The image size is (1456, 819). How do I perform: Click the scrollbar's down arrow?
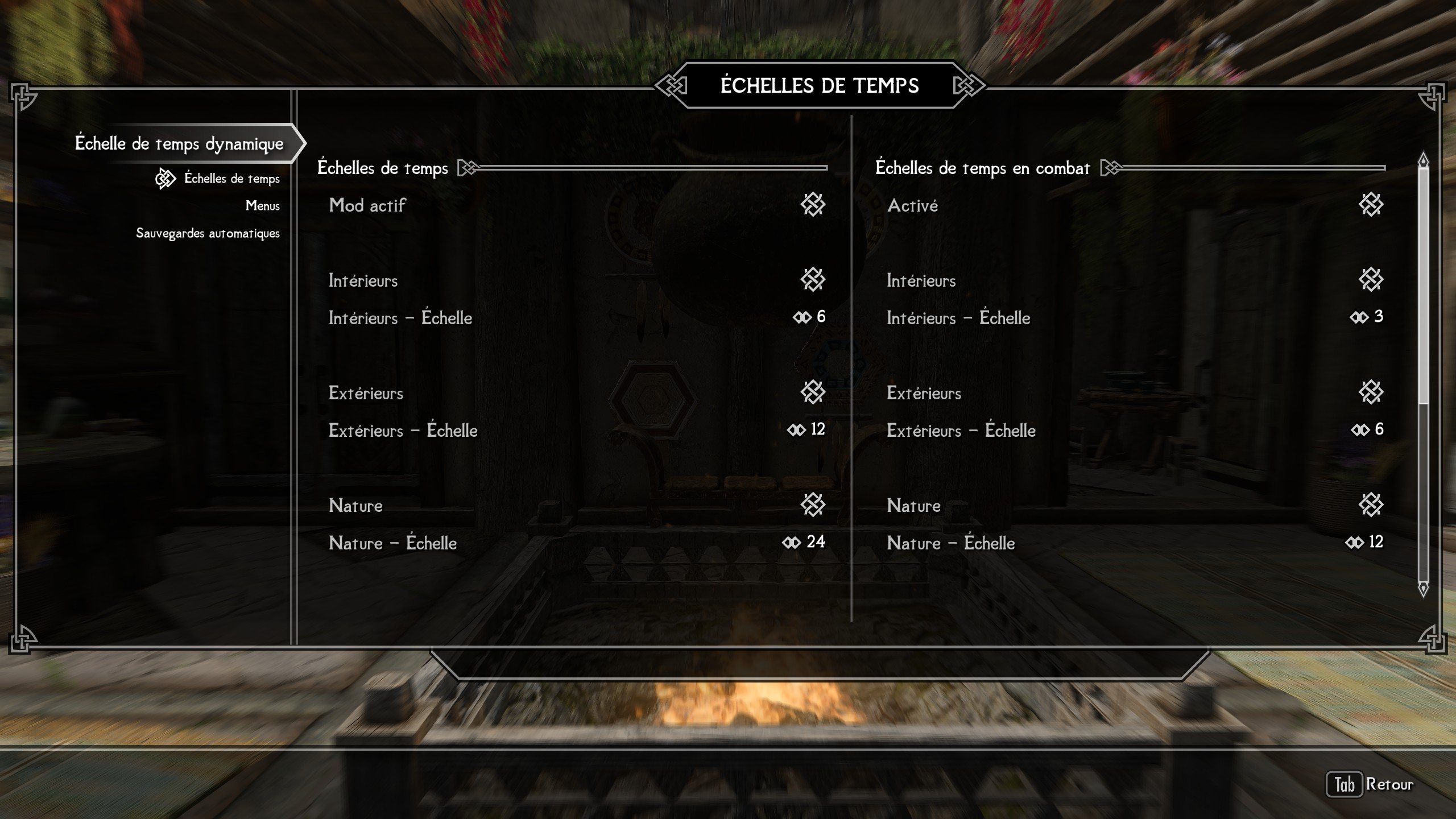(1423, 589)
